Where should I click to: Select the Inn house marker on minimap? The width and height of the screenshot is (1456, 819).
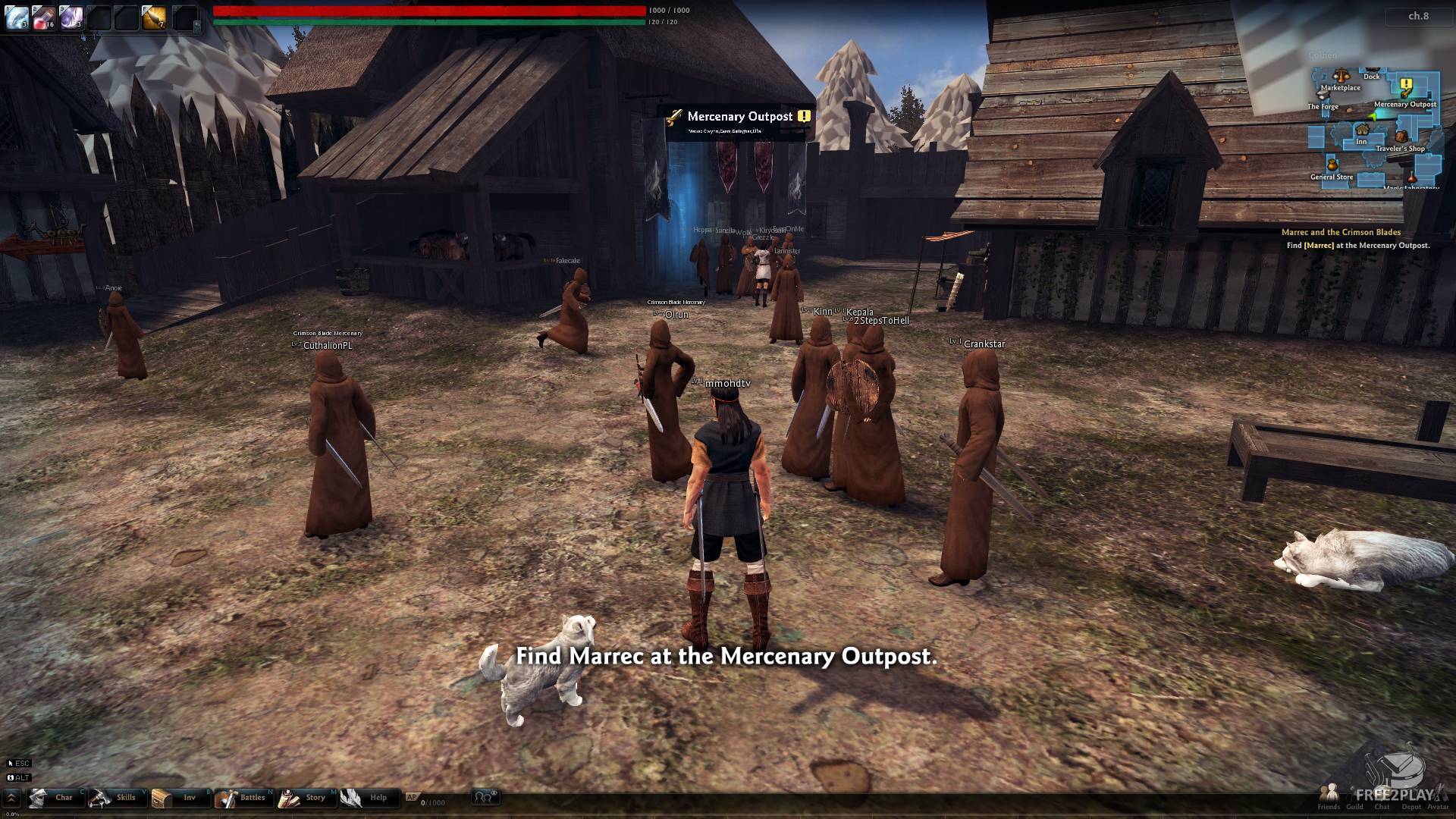click(1362, 130)
